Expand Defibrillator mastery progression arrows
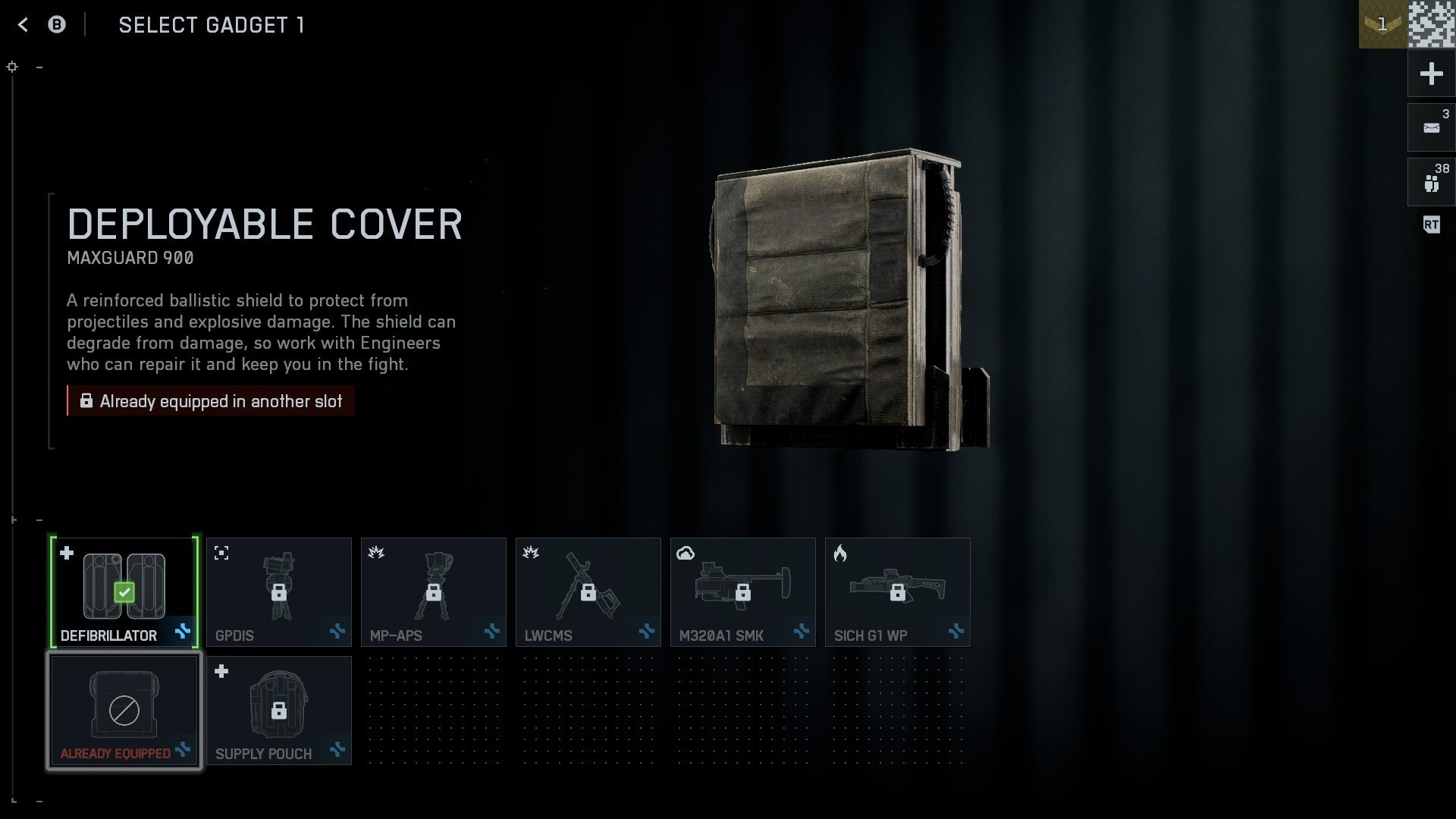 (182, 632)
